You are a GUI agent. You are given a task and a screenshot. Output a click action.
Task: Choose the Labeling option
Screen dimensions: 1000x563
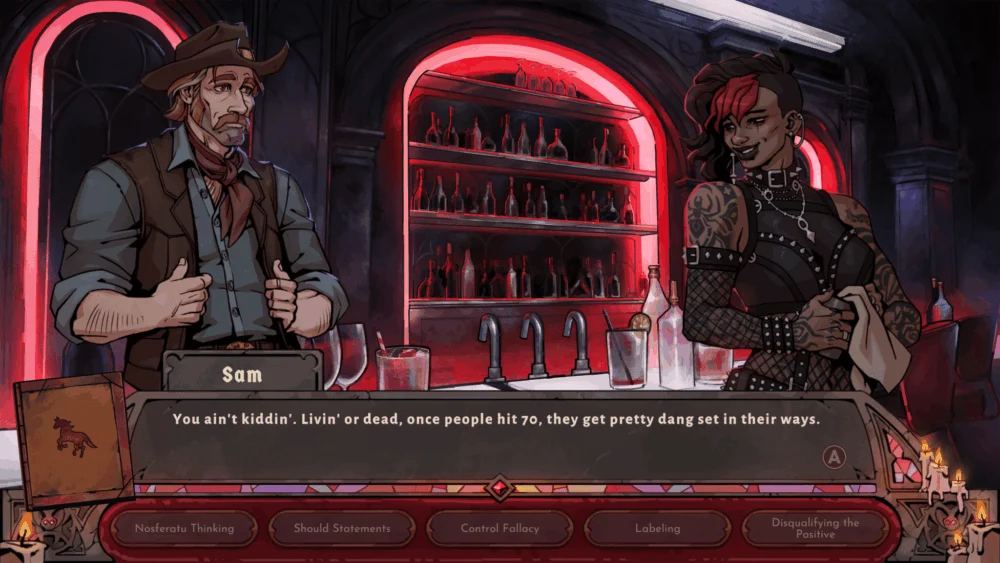(657, 528)
